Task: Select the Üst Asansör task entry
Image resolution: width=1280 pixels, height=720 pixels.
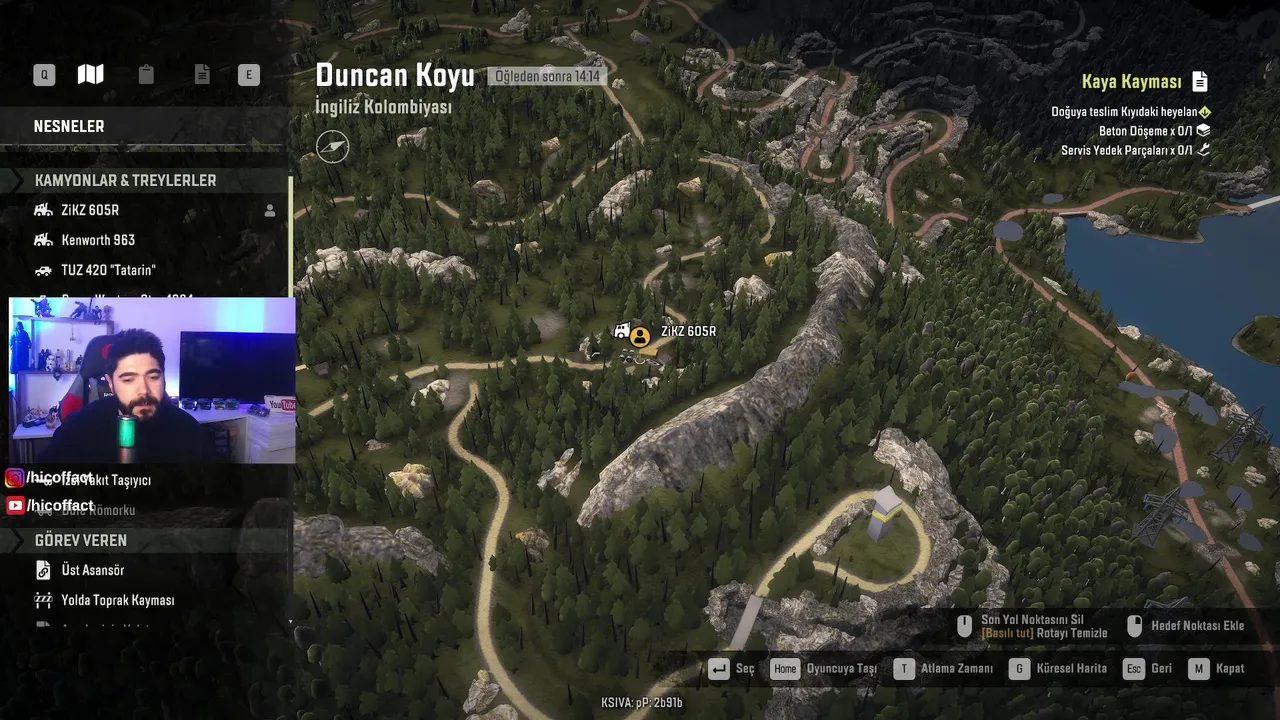Action: pos(92,570)
